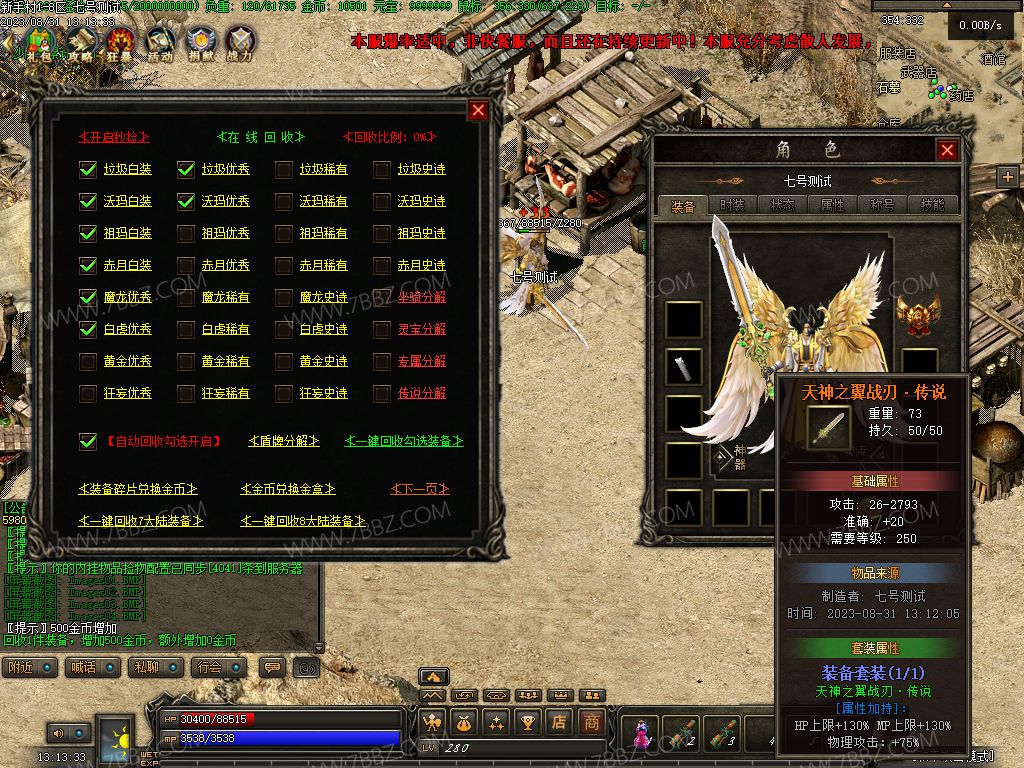This screenshot has height=768, width=1024.
Task: Go to 下一页 next page
Action: click(419, 489)
